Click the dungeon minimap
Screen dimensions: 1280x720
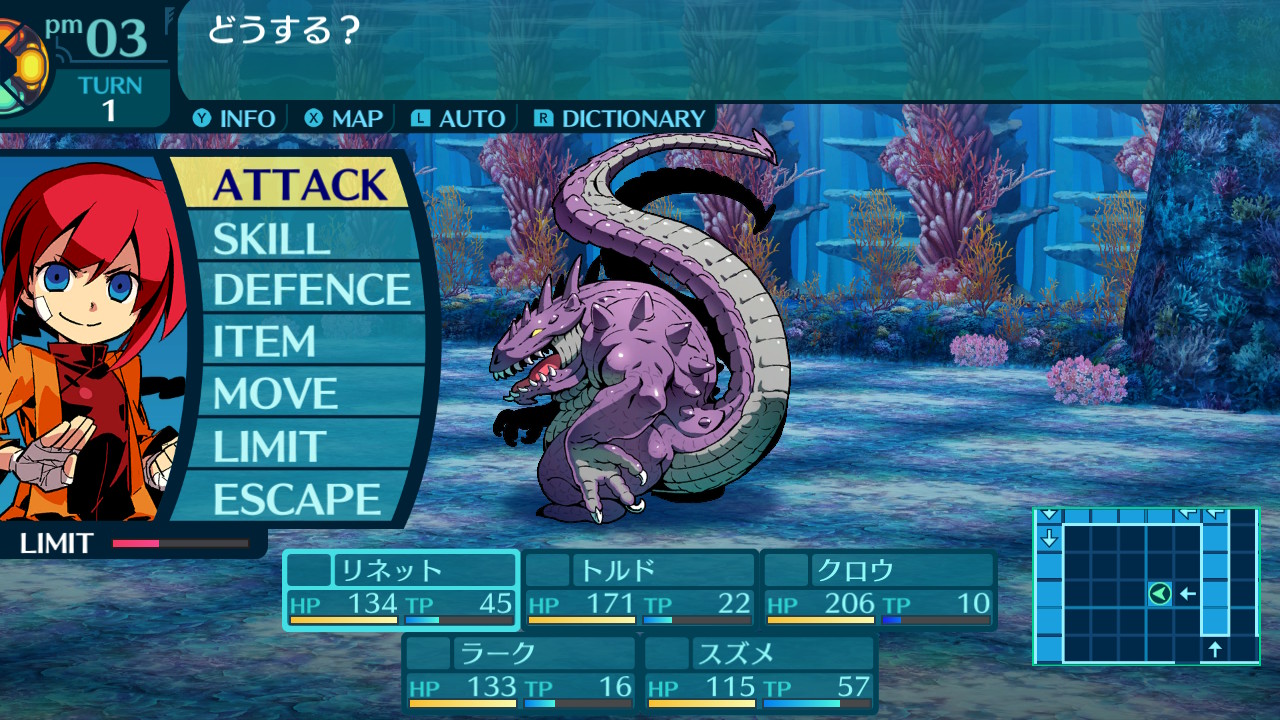click(1145, 585)
